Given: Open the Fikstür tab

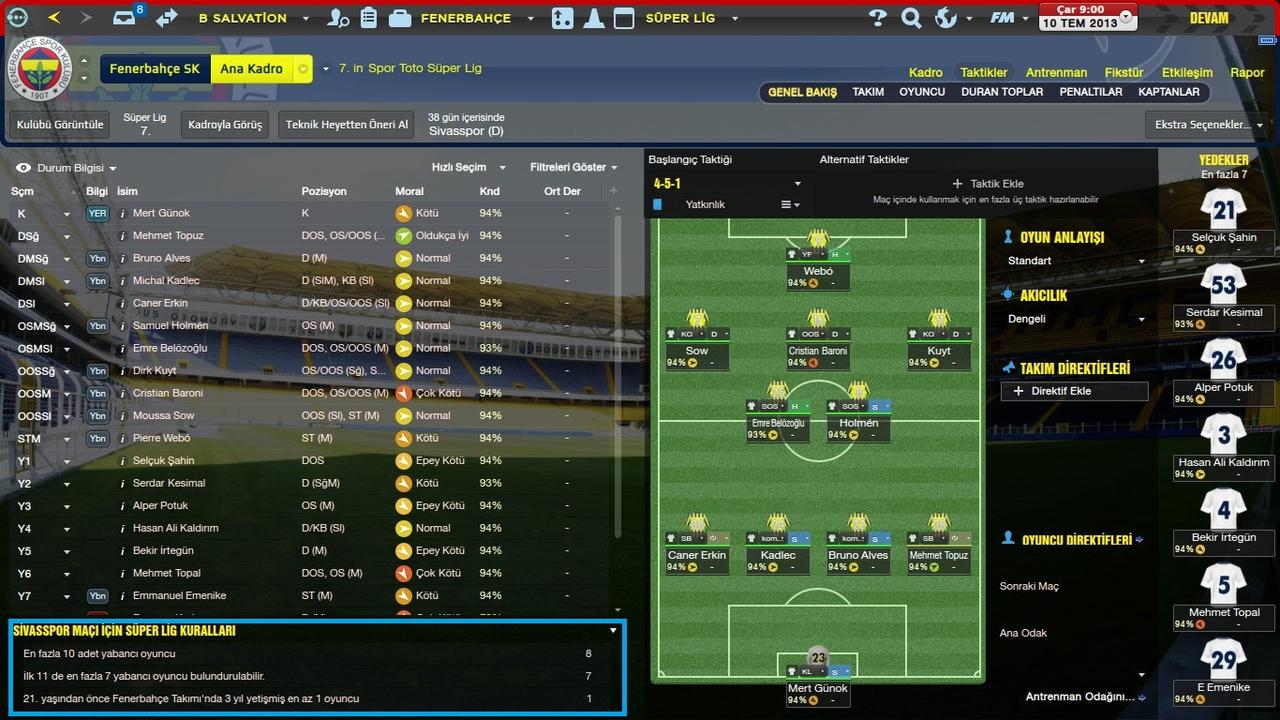Looking at the screenshot, I should pyautogui.click(x=1124, y=73).
